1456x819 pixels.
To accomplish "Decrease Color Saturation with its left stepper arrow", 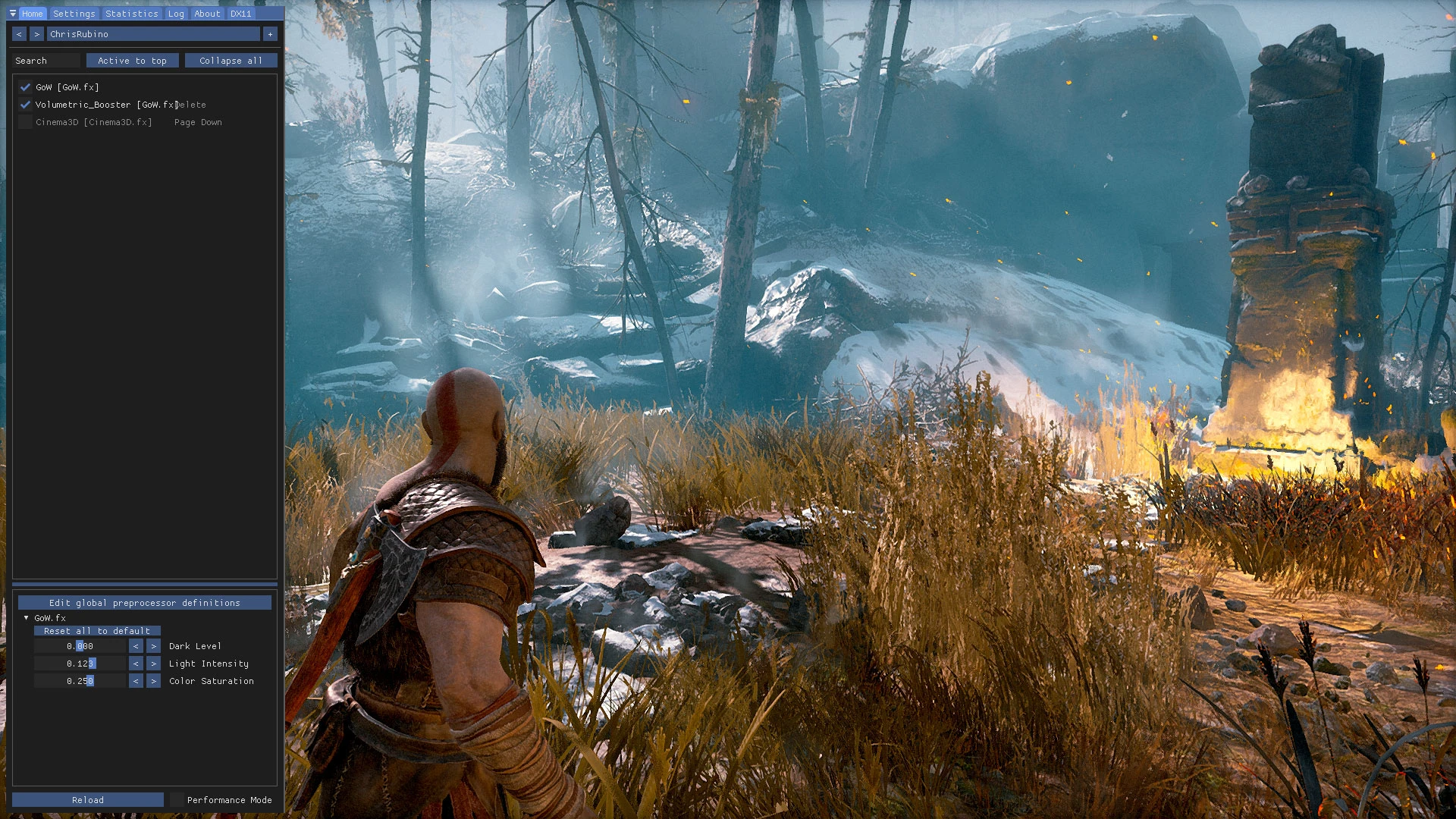I will tap(136, 680).
